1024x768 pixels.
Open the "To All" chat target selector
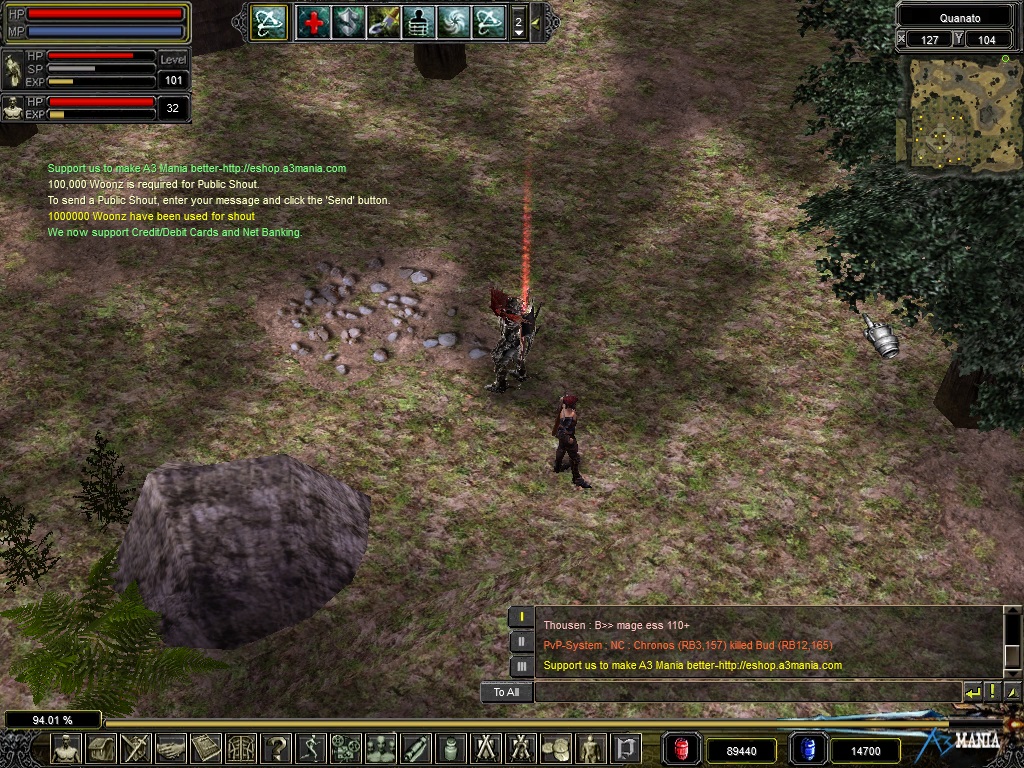[x=506, y=692]
